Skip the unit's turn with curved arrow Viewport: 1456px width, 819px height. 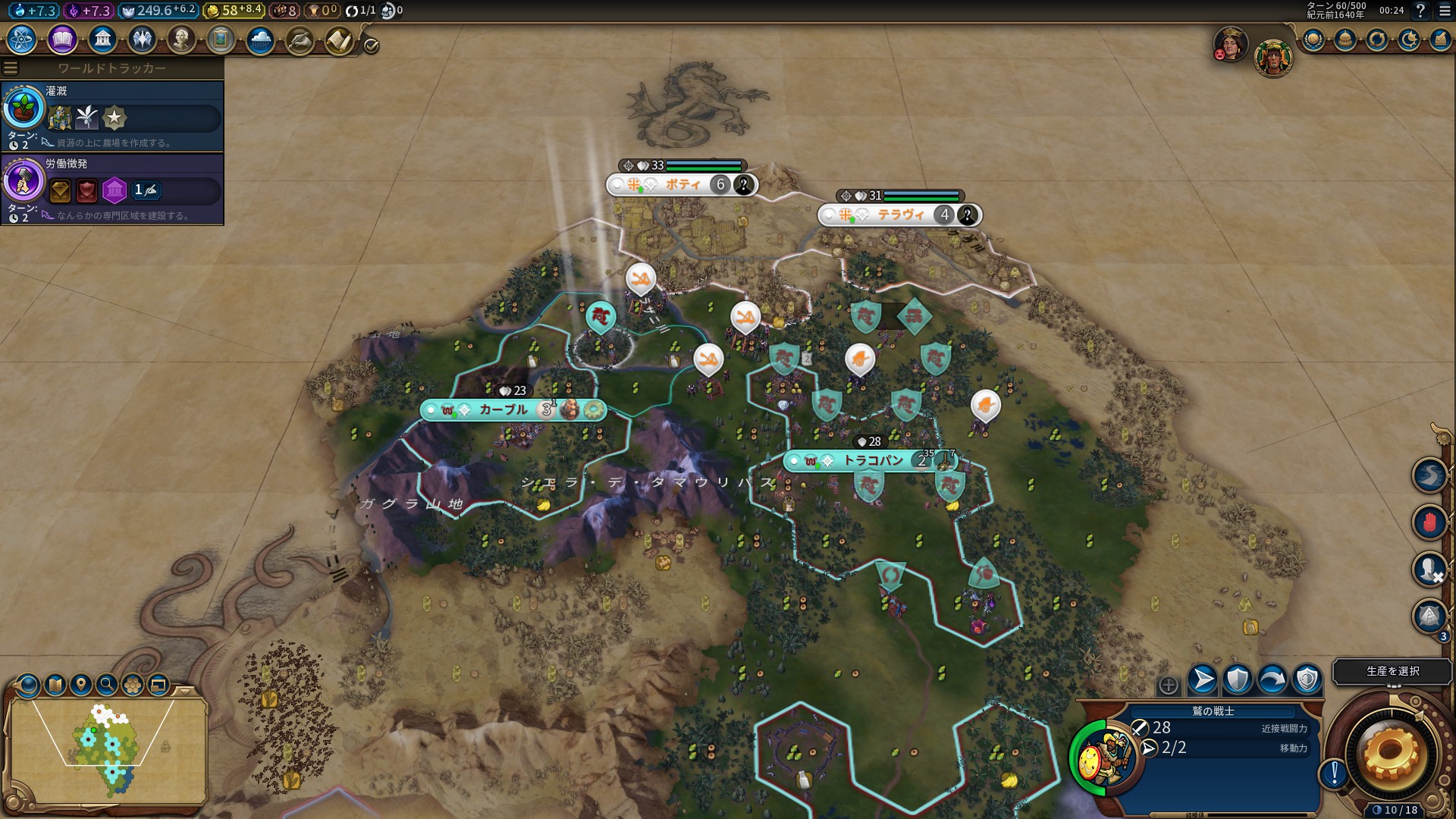tap(1272, 679)
